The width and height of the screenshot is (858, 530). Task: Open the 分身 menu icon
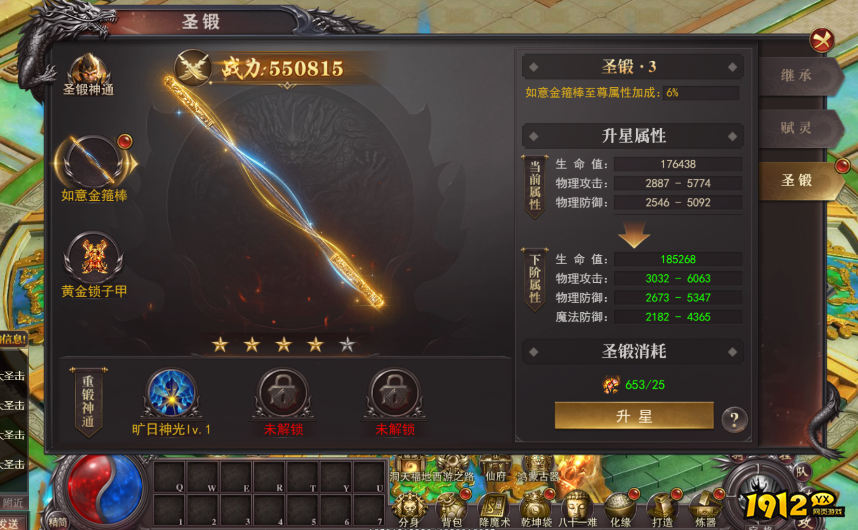coord(409,507)
